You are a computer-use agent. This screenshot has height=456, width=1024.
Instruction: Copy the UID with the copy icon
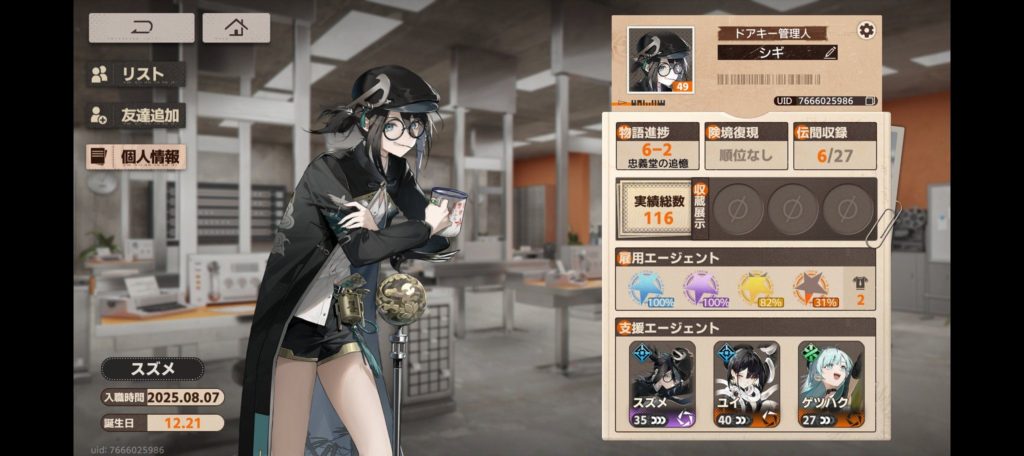(x=871, y=101)
